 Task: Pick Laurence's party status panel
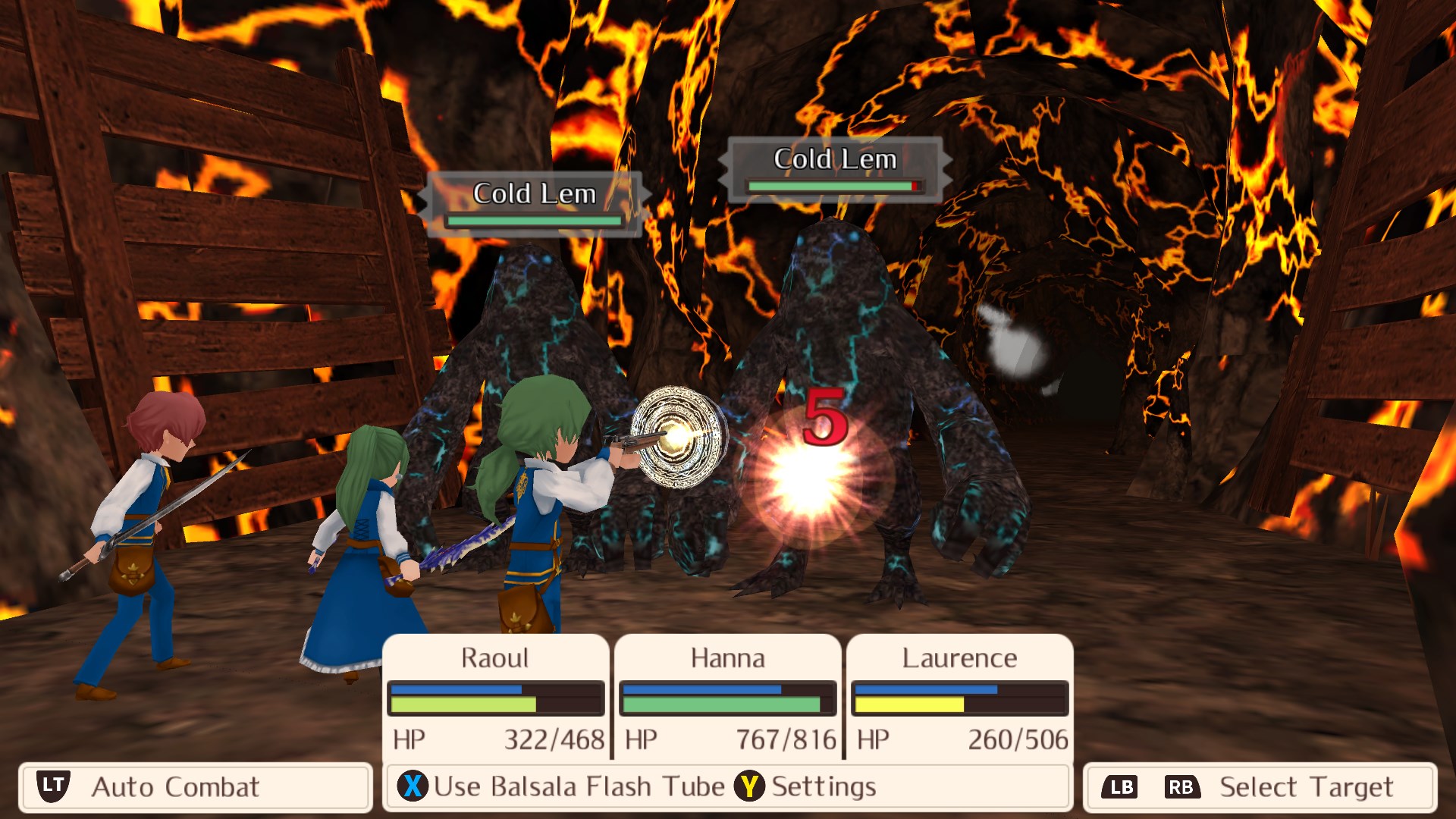click(960, 696)
